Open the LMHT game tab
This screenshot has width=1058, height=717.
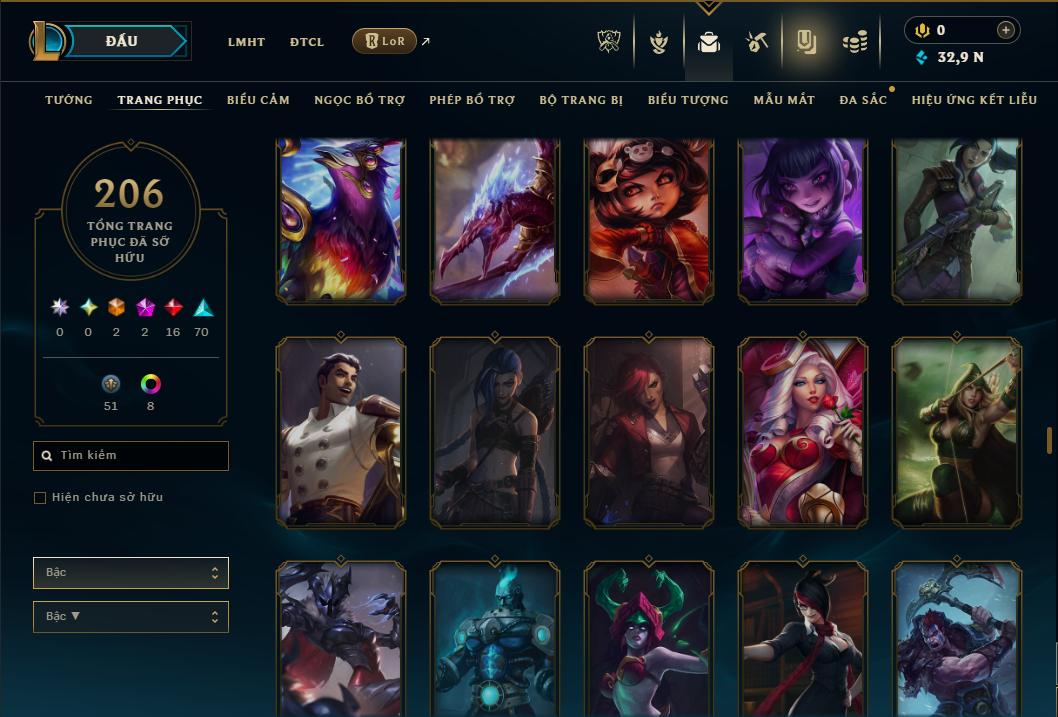(x=246, y=42)
